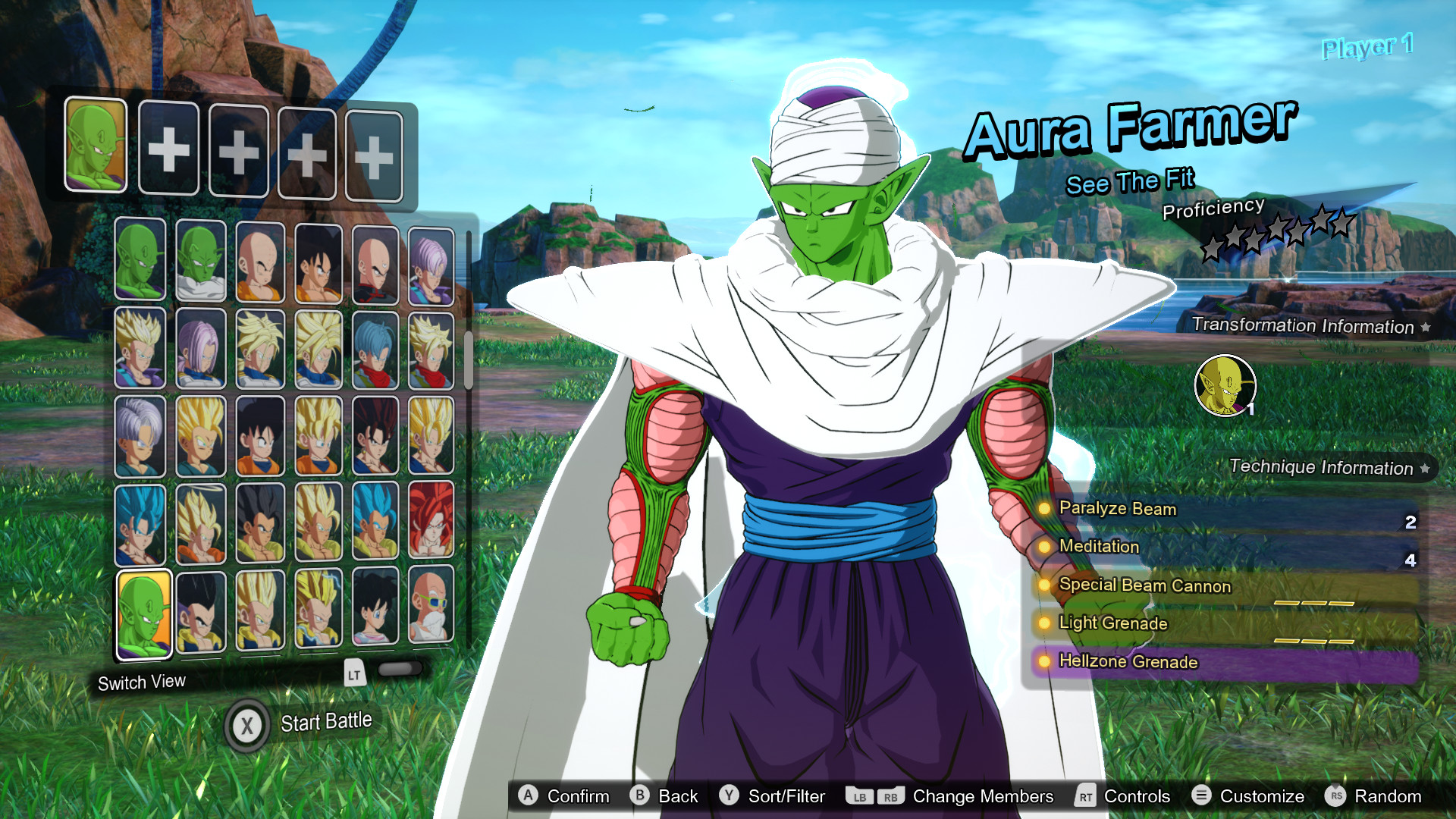
Task: Select Super Gogeta with the halo
Action: [x=201, y=524]
